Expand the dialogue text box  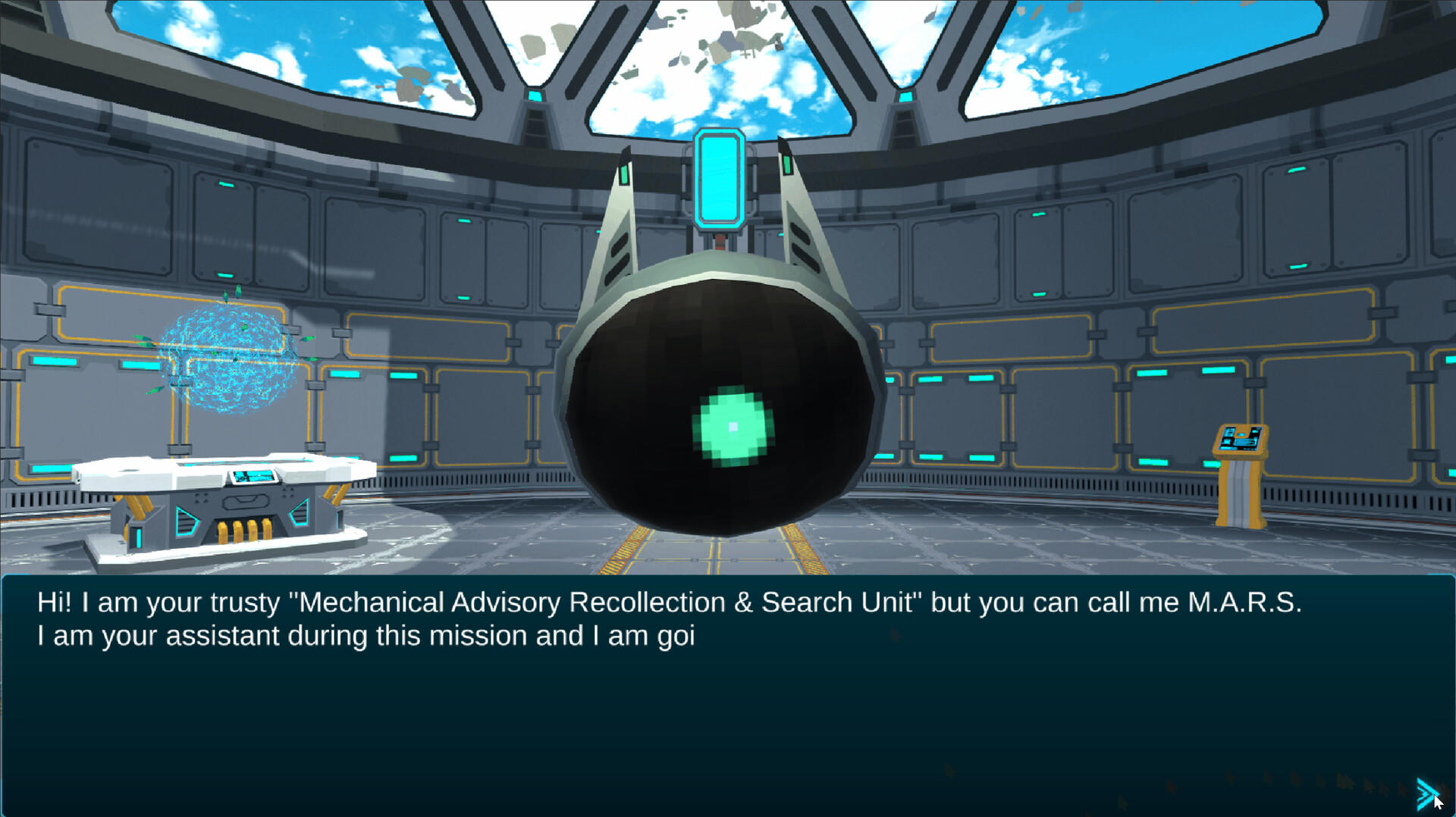click(728, 697)
